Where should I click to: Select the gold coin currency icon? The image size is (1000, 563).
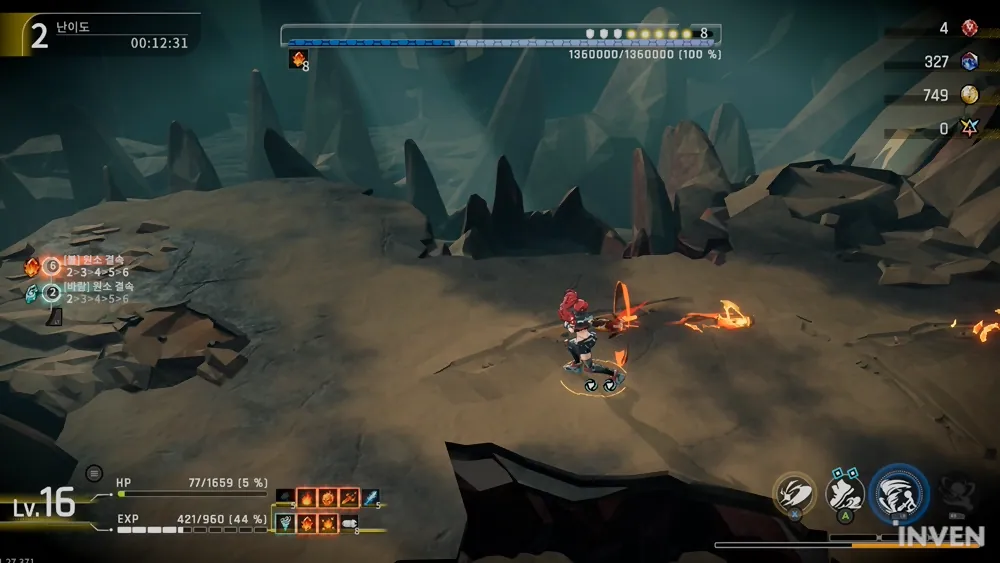point(969,95)
